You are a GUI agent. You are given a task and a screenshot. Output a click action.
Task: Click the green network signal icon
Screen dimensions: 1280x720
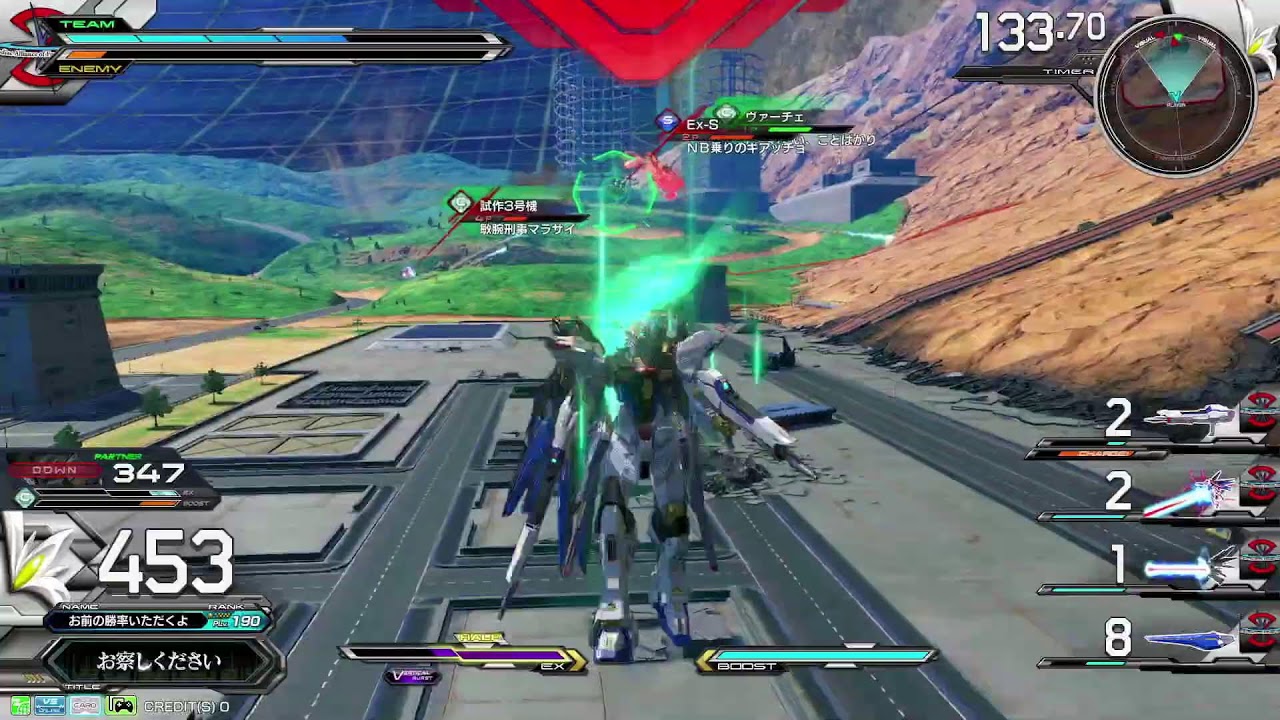(x=19, y=706)
